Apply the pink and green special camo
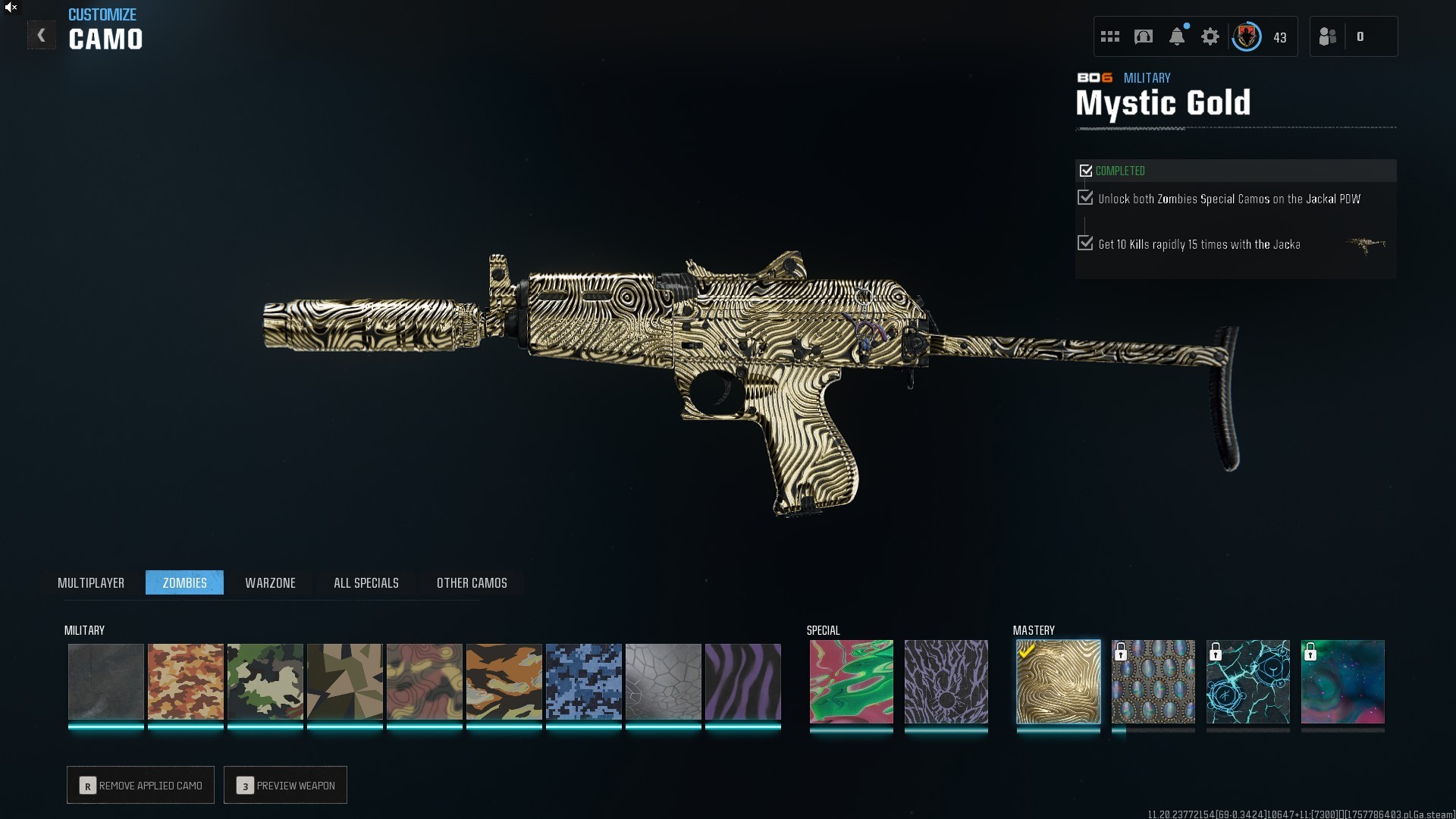The image size is (1456, 819). 851,681
